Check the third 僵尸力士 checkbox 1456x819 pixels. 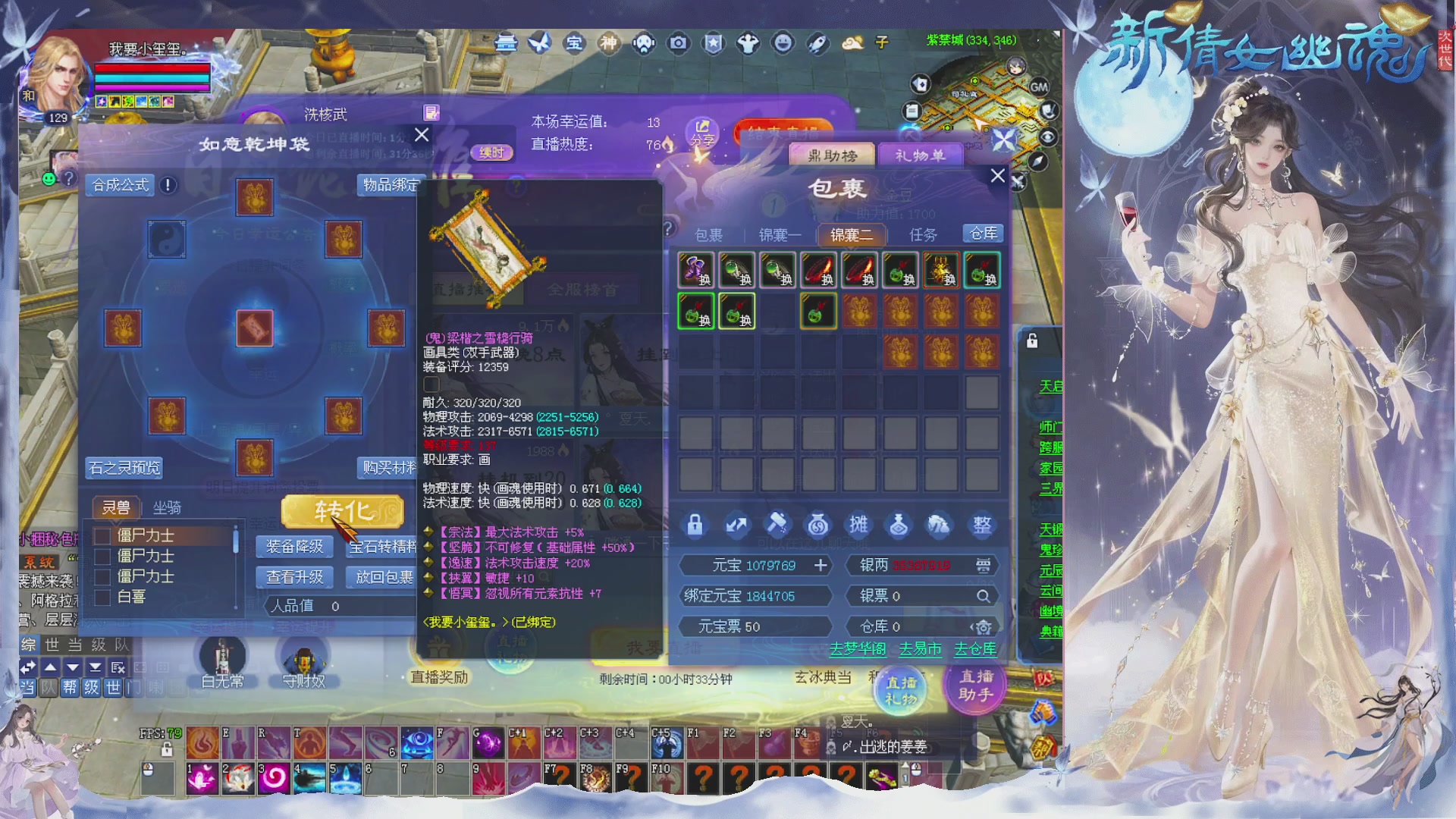pyautogui.click(x=104, y=576)
